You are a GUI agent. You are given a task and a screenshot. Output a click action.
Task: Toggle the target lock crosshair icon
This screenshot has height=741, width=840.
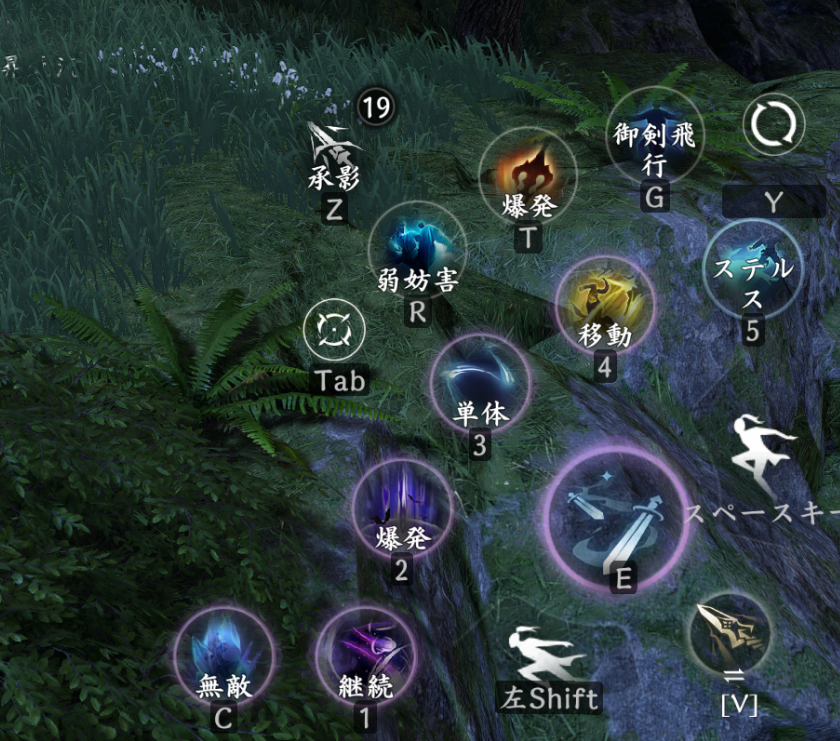click(x=334, y=331)
